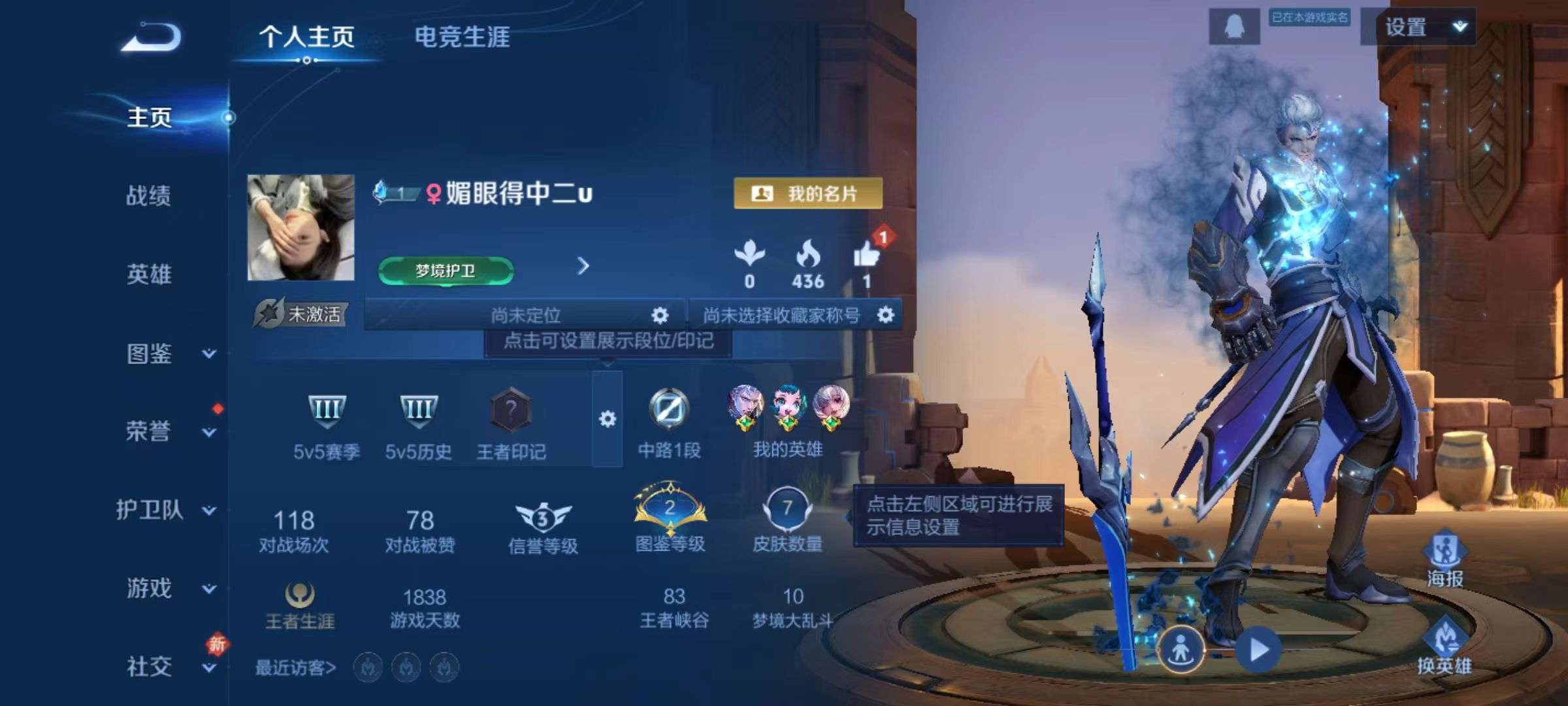Select 战绩 in the left sidebar

[x=149, y=197]
